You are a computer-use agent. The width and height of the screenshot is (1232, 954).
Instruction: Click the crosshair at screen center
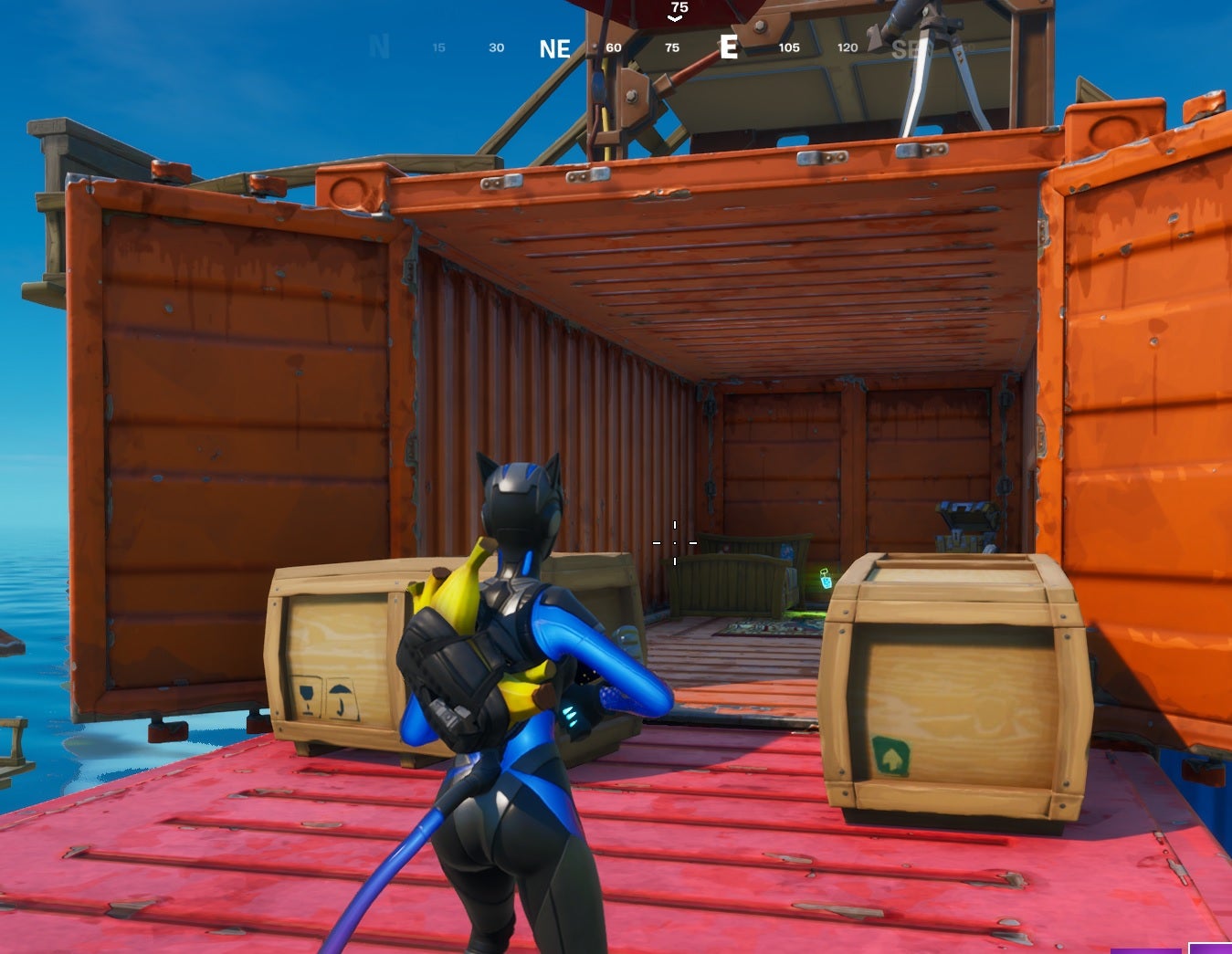tap(675, 542)
